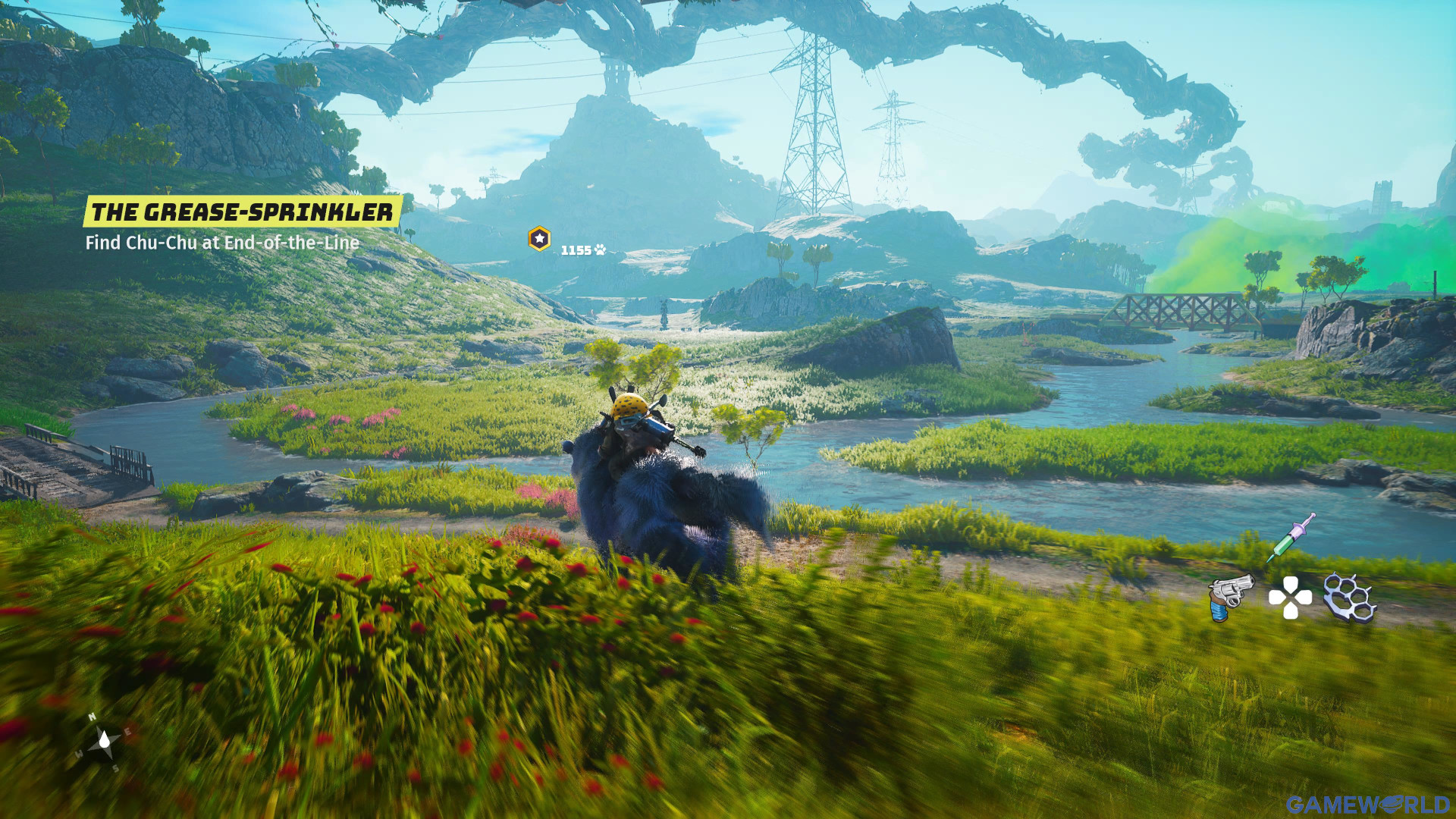Click the compass rose indicator
The width and height of the screenshot is (1456, 819).
(x=104, y=742)
